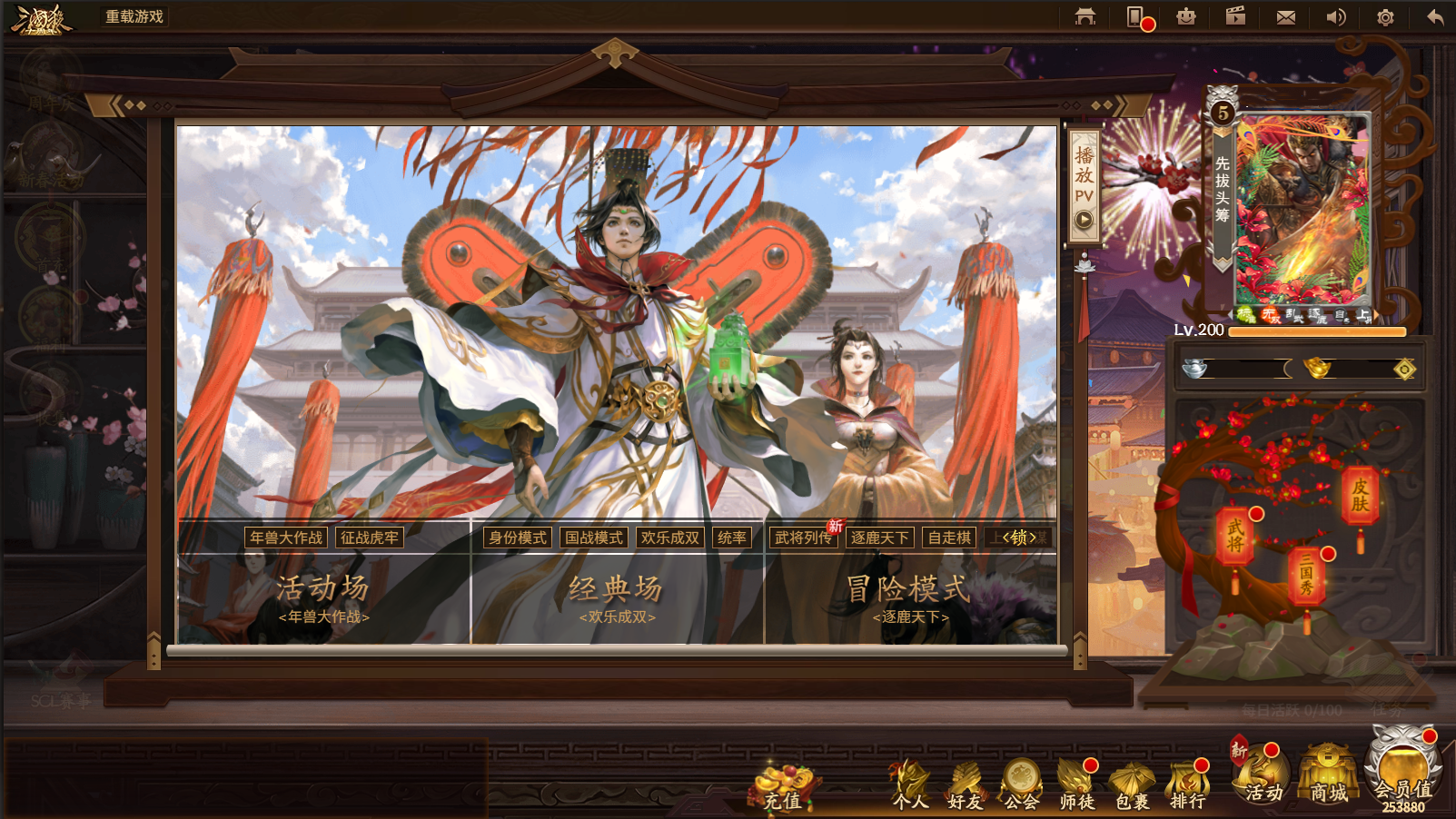
Task: Open the 皮肤 lantern
Action: tap(1360, 496)
